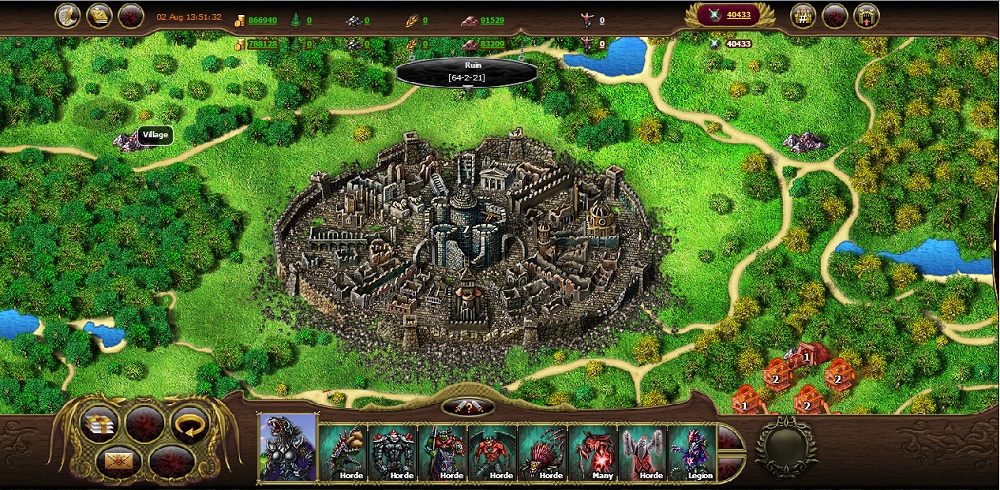
Task: Open the winged helmet menu icon
Action: point(67,16)
